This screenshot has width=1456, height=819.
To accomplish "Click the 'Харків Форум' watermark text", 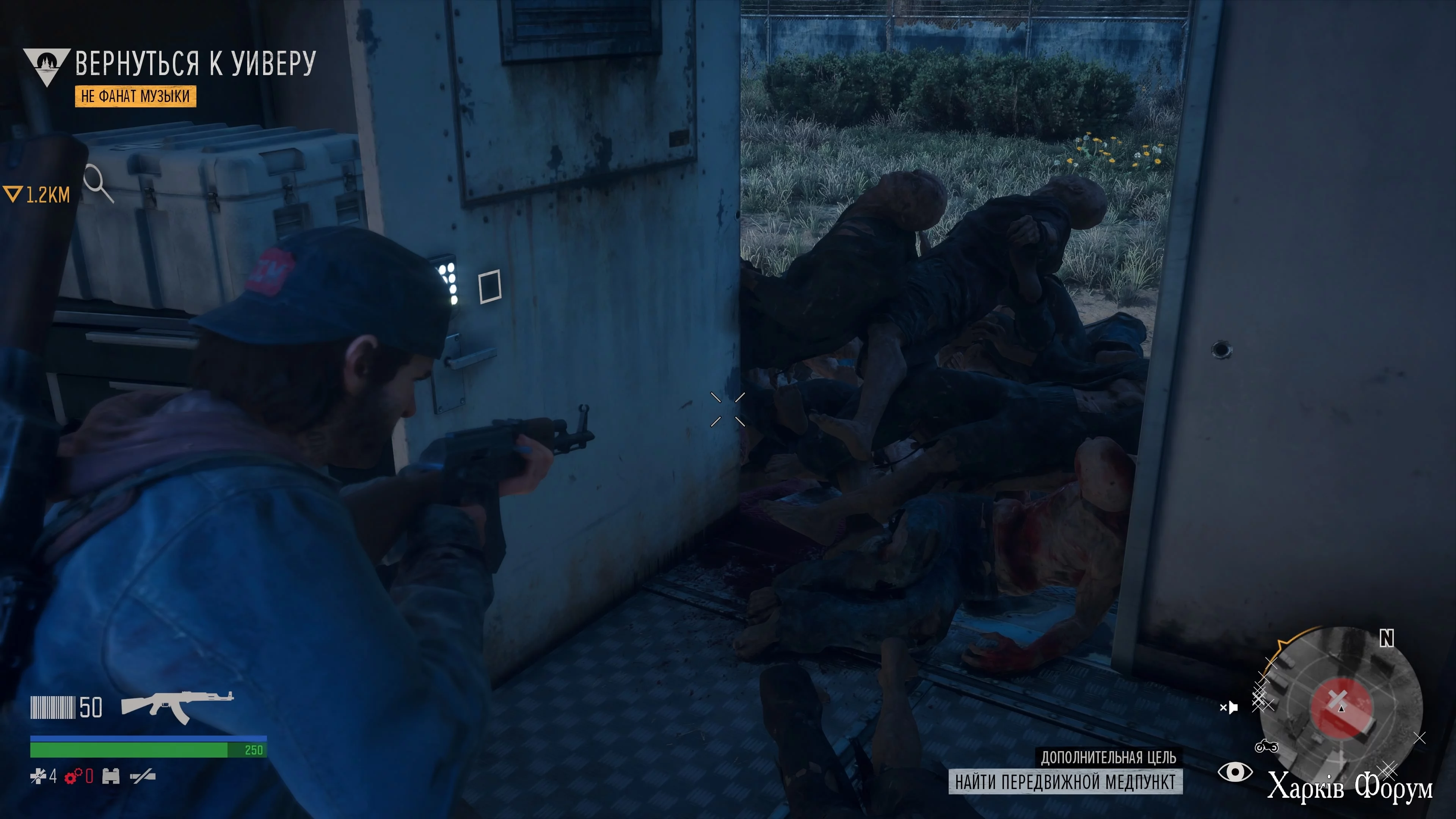I will coord(1350,787).
